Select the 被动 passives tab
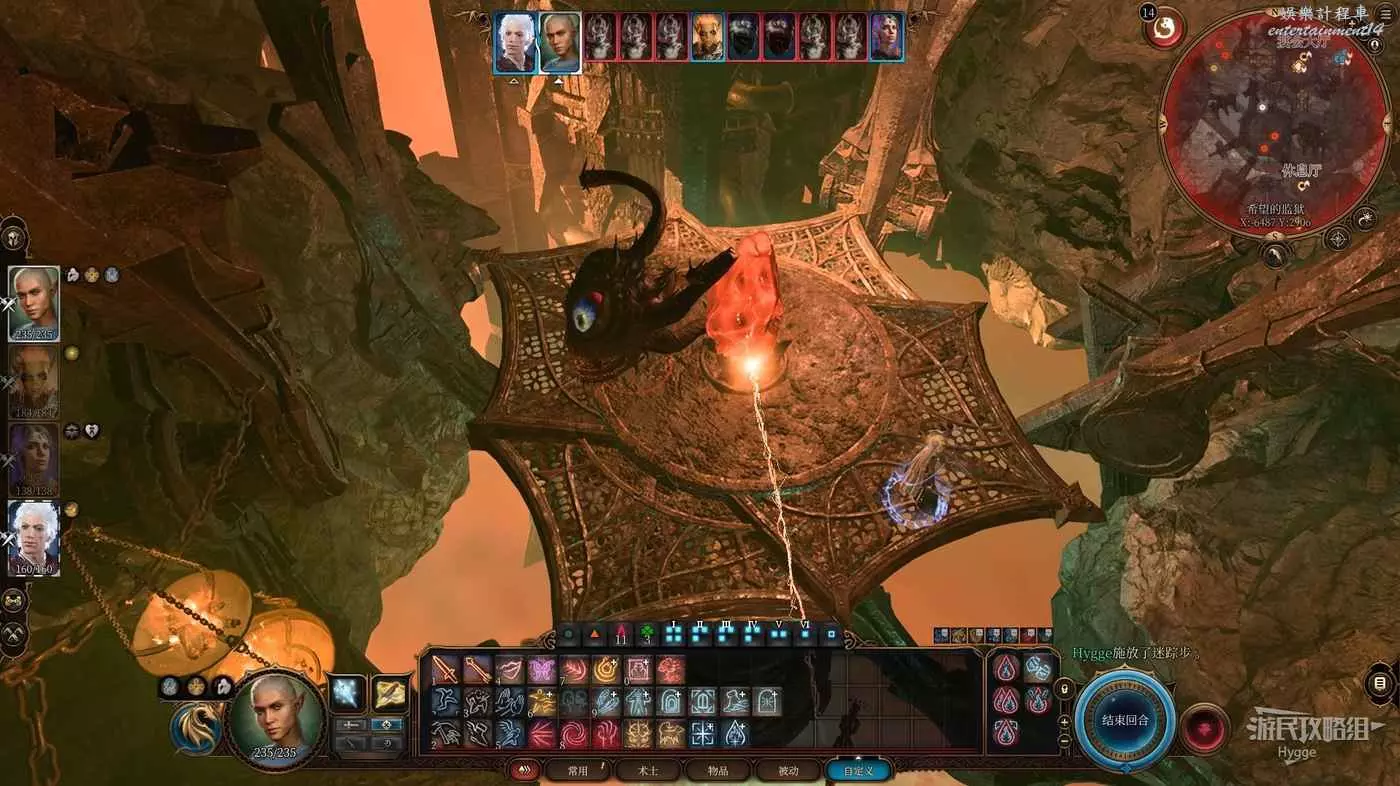The image size is (1400, 786). tap(788, 771)
